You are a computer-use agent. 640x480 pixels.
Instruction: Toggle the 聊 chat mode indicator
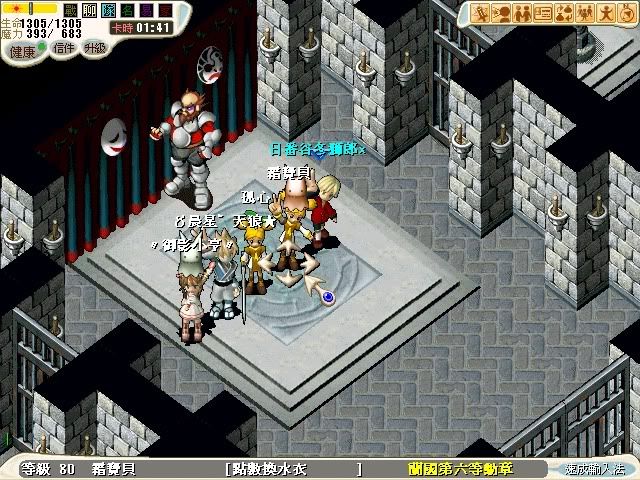[90, 10]
